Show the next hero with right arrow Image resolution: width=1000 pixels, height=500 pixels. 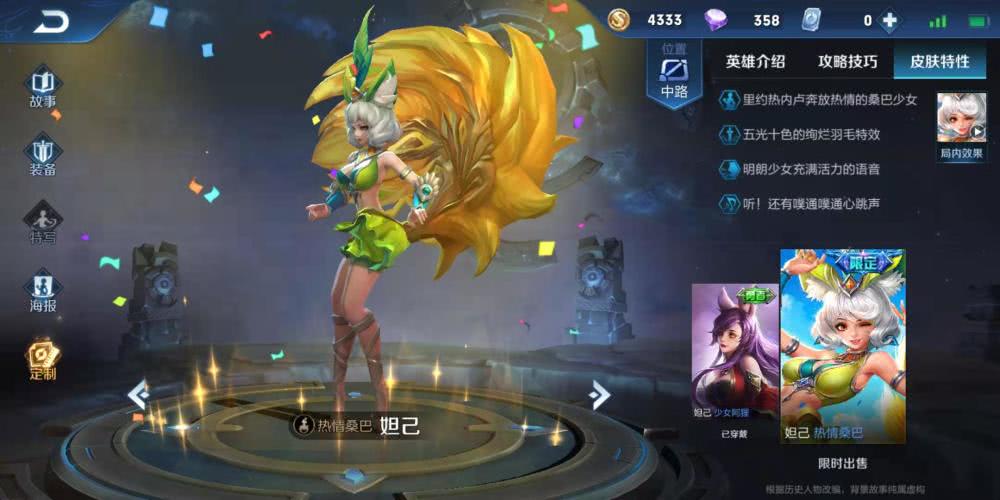tap(600, 394)
